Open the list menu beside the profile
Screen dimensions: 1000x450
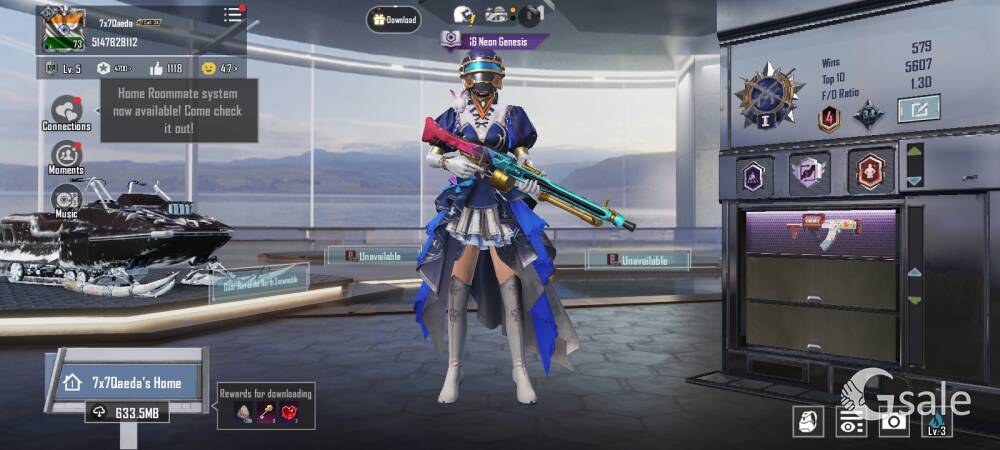(233, 14)
